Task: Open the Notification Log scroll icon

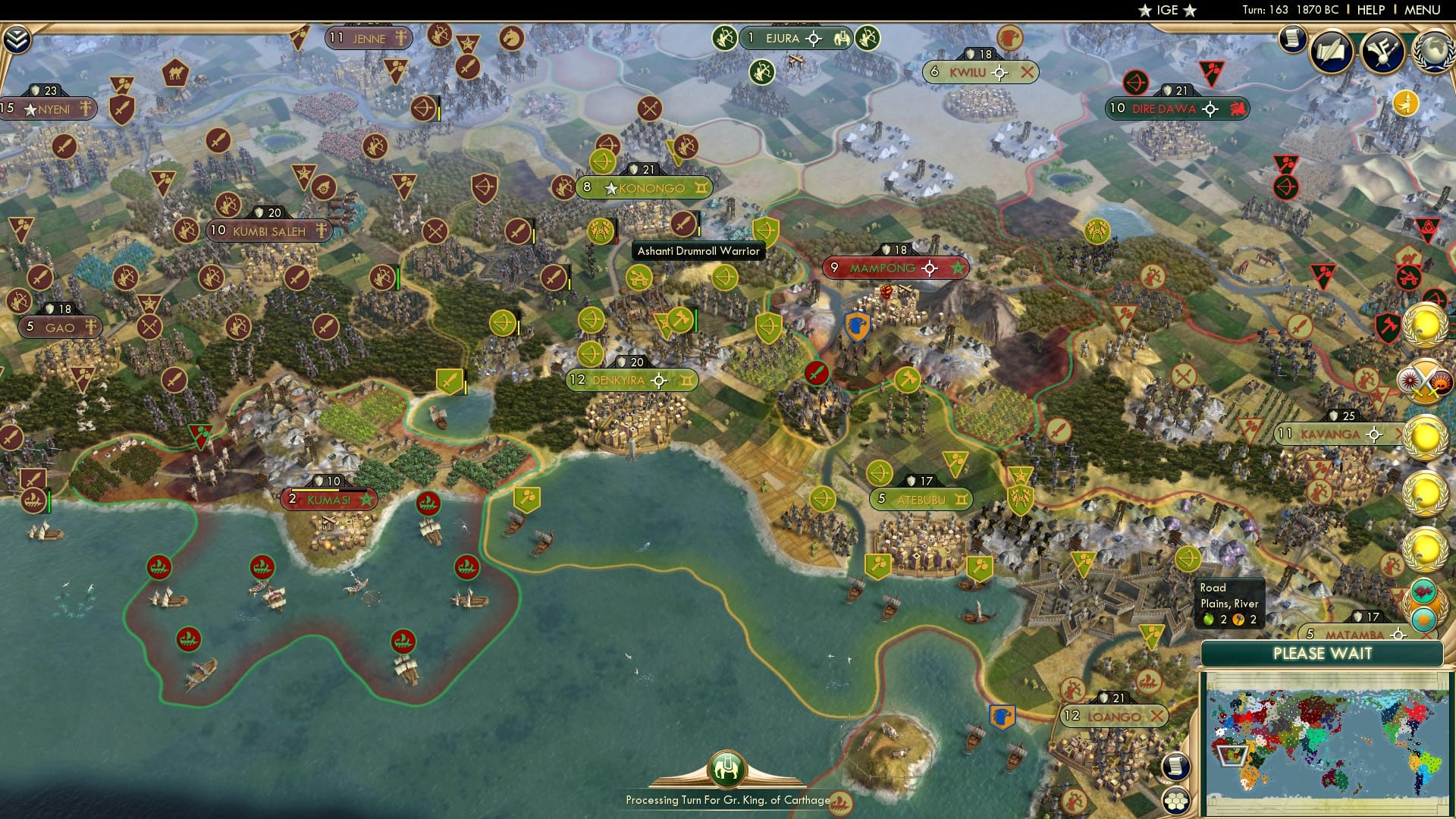Action: 1291,37
